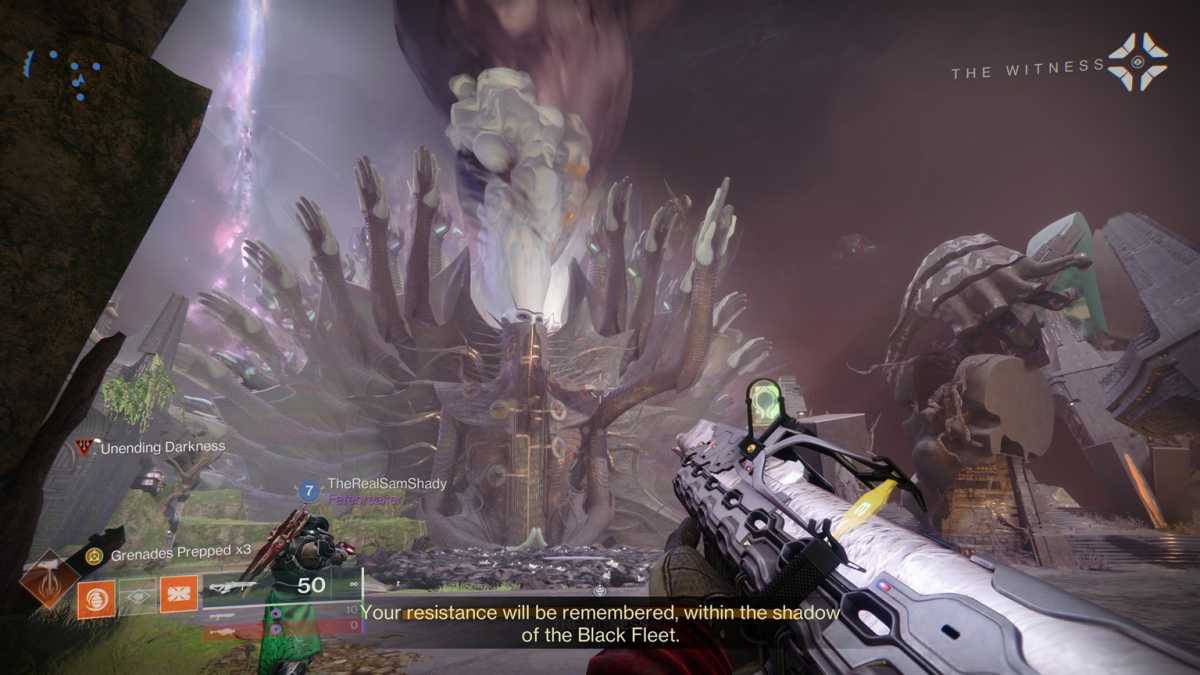Open the Ghost icon beside The Witness
Screen dimensions: 1200x675
coord(1138,63)
